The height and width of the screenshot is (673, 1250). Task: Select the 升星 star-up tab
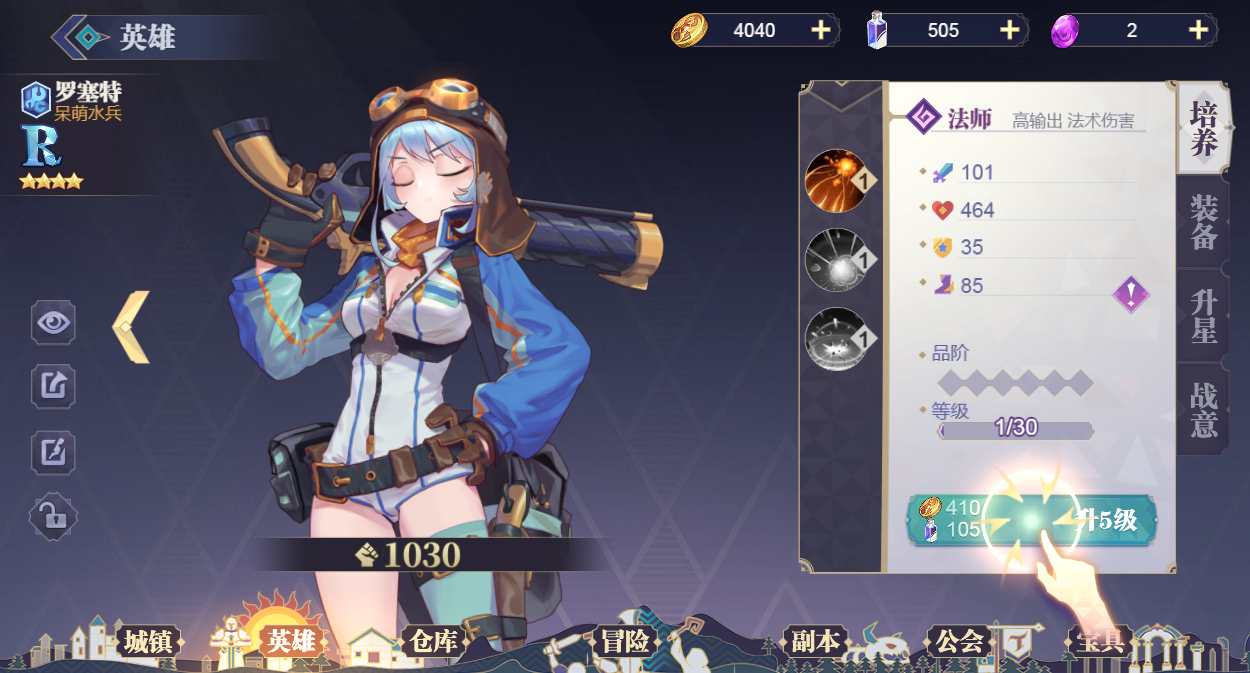[x=1202, y=316]
